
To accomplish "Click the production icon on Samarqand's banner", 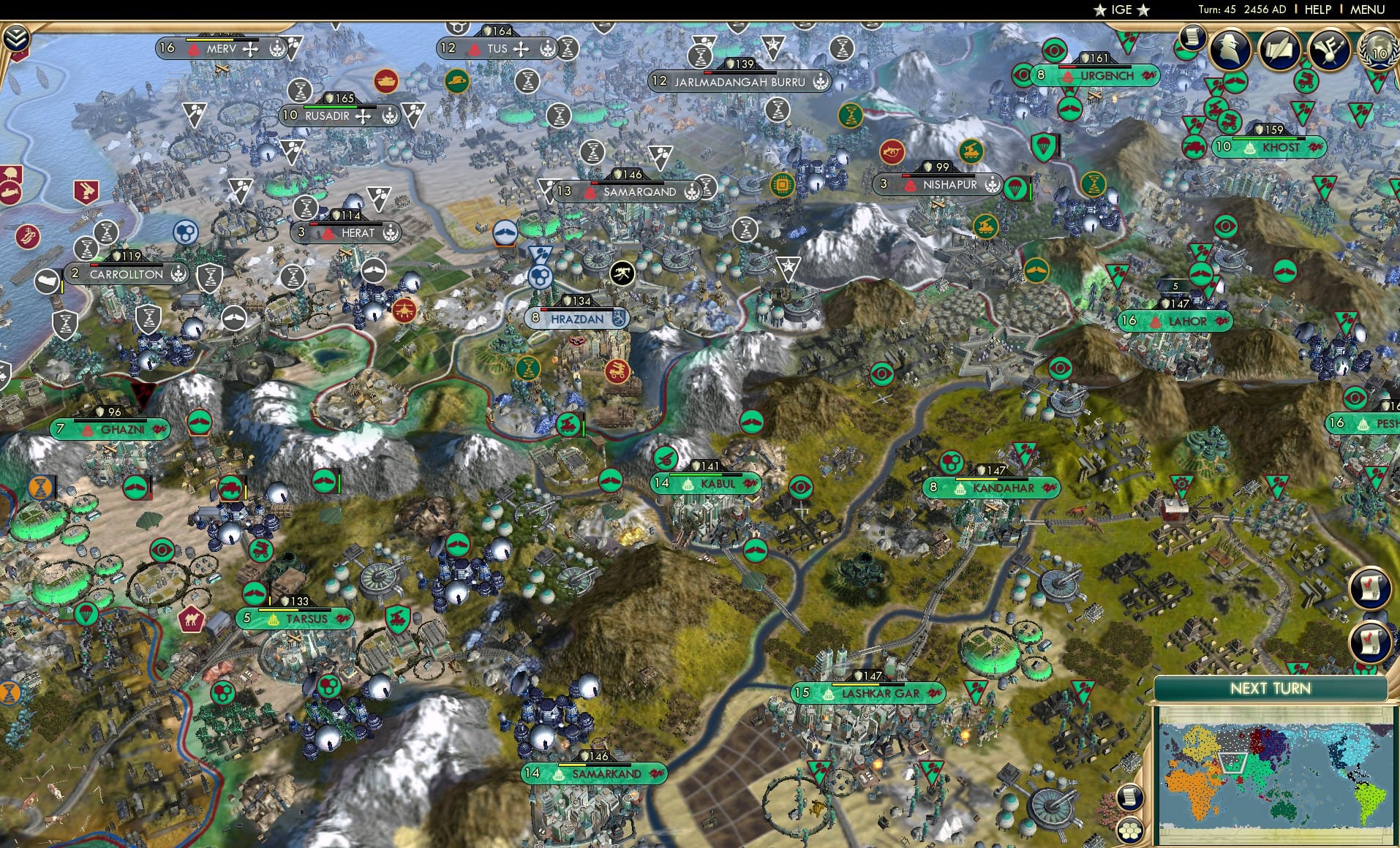I will (692, 191).
